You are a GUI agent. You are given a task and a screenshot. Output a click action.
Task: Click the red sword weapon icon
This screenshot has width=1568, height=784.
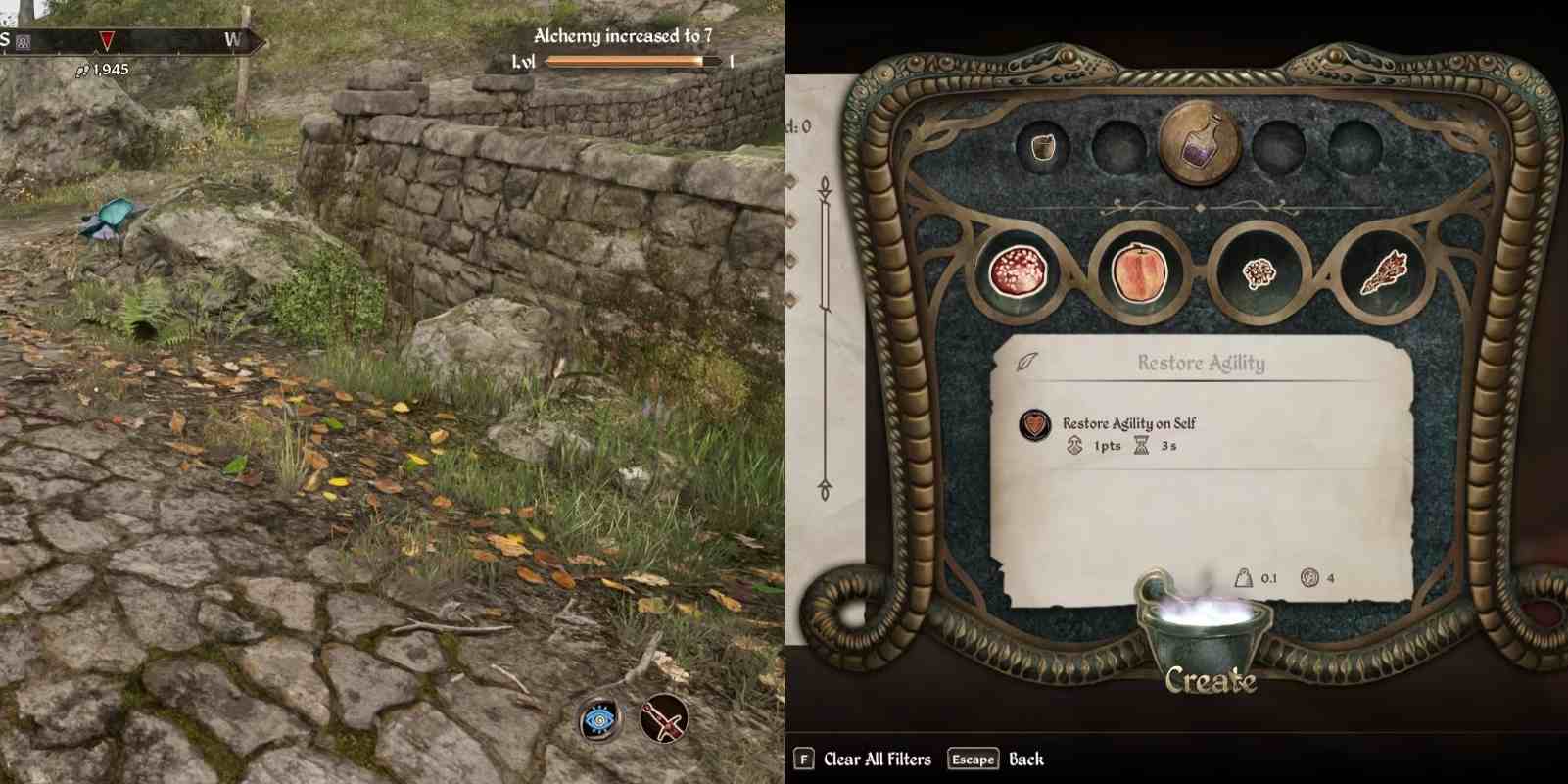664,721
